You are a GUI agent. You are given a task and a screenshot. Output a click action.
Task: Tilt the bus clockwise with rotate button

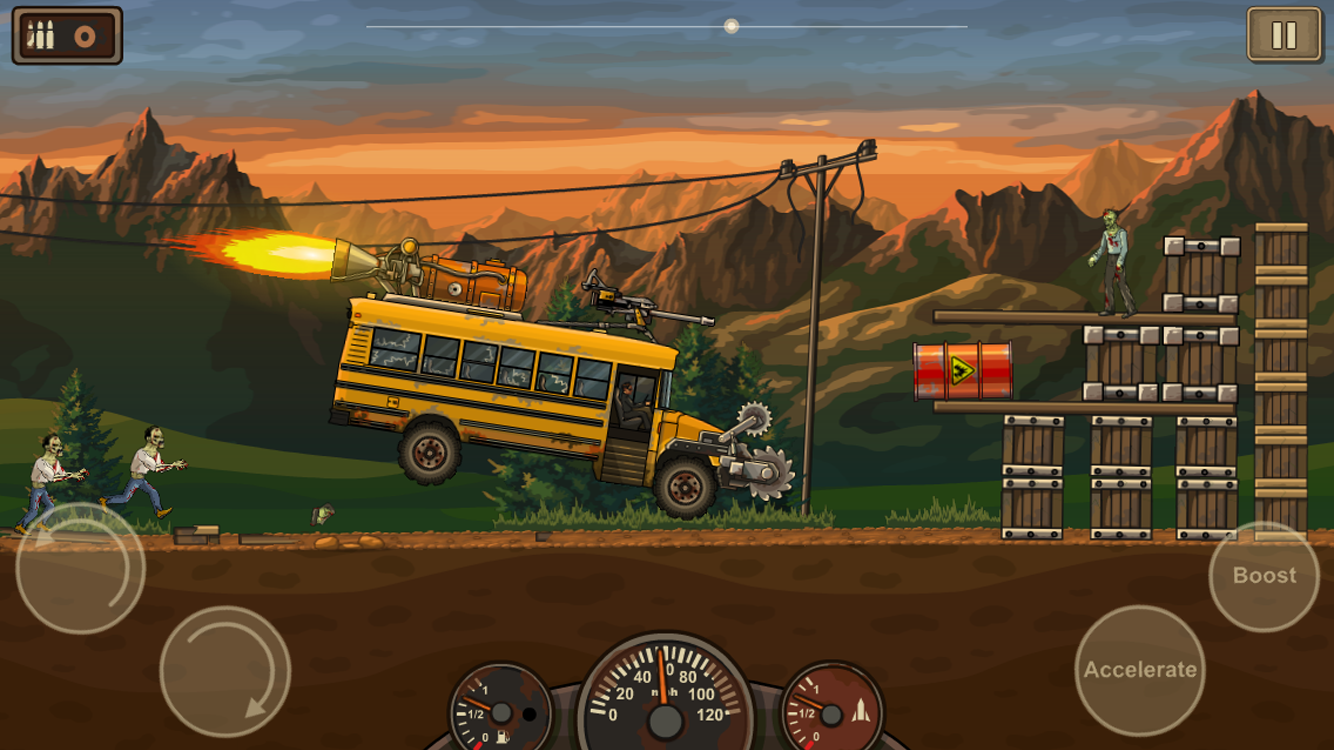(225, 671)
